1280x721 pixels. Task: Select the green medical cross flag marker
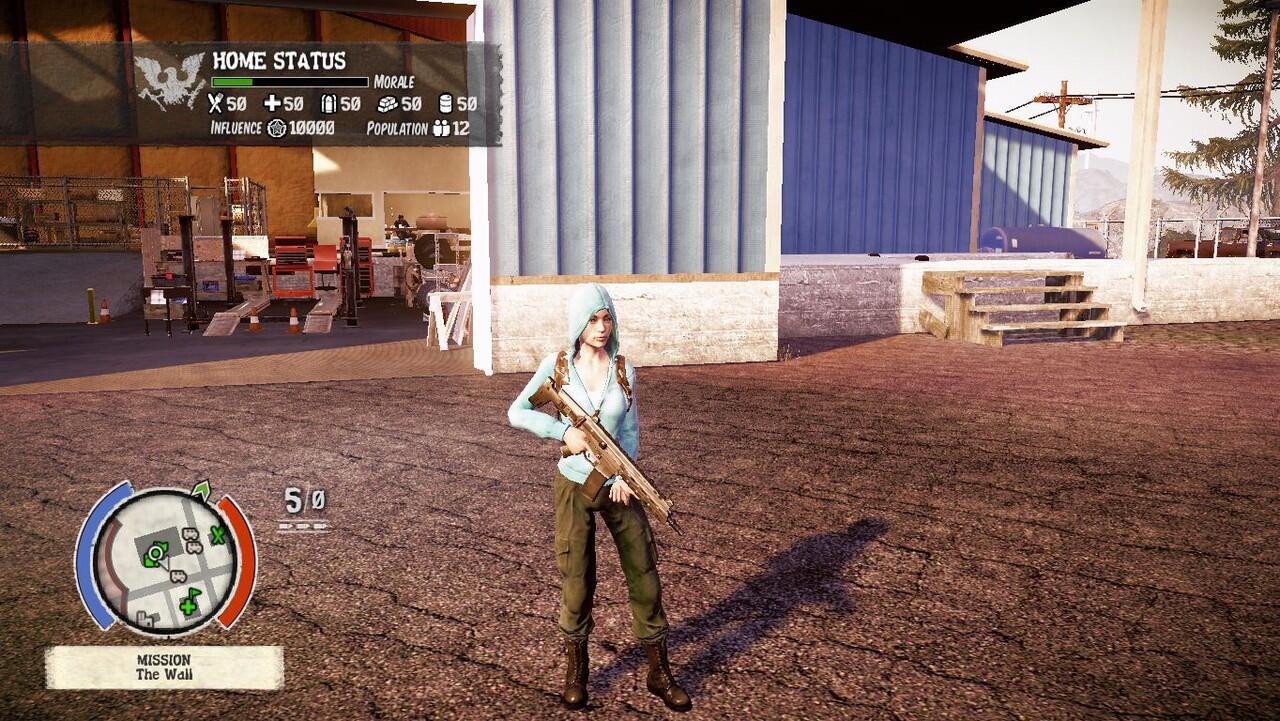[190, 600]
